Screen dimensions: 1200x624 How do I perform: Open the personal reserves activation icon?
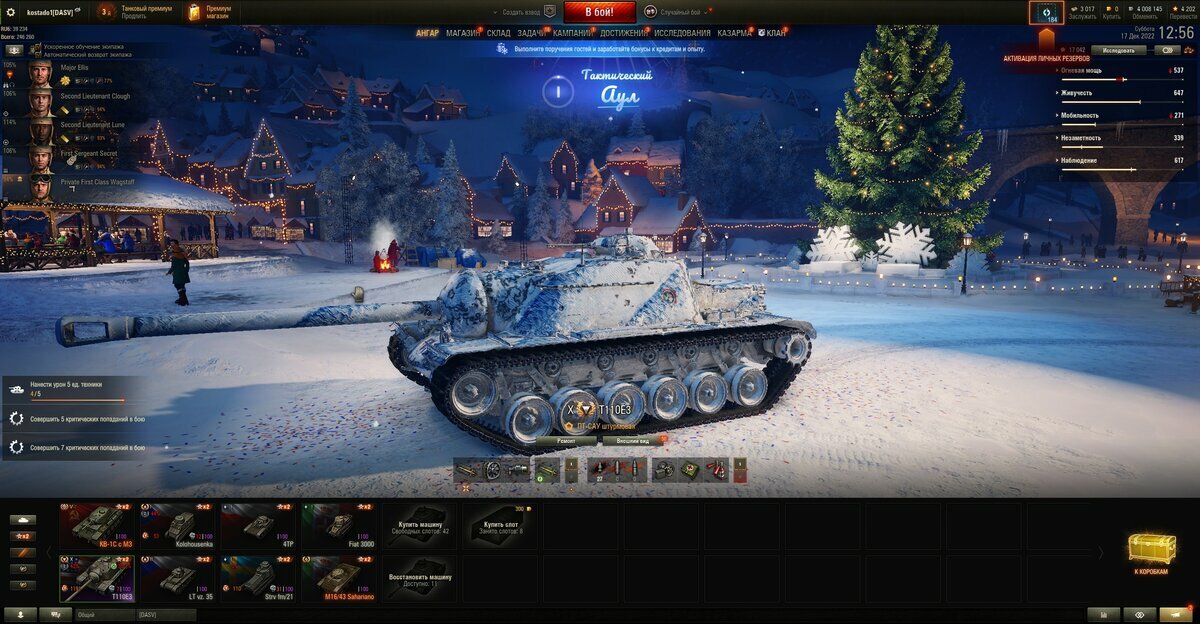[1046, 14]
